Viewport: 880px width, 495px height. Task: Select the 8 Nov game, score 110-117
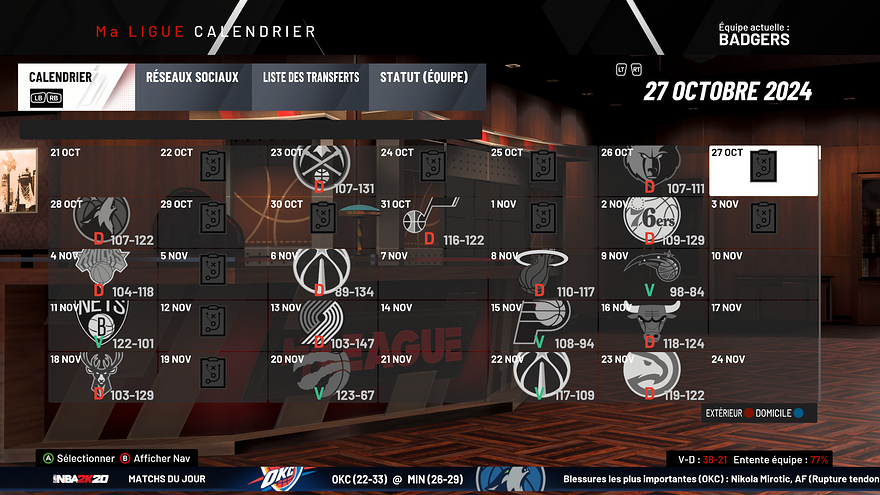(x=543, y=273)
